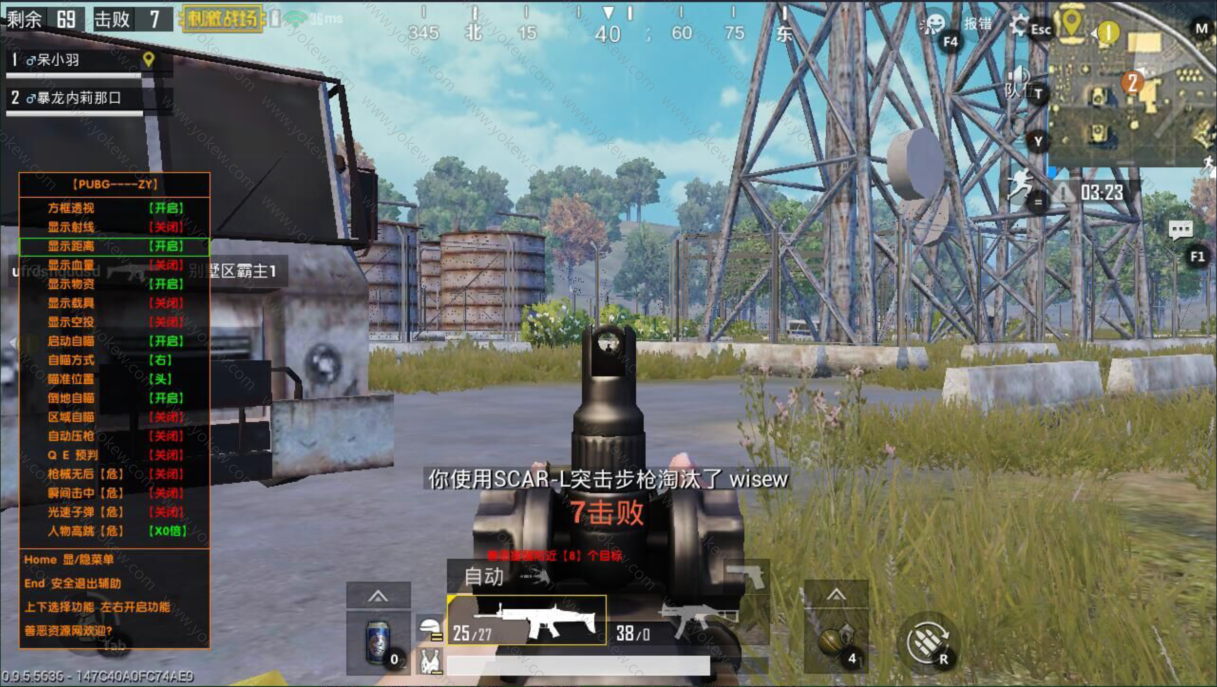Select the SCAR-L rifle weapon slot
The width and height of the screenshot is (1217, 687).
527,621
